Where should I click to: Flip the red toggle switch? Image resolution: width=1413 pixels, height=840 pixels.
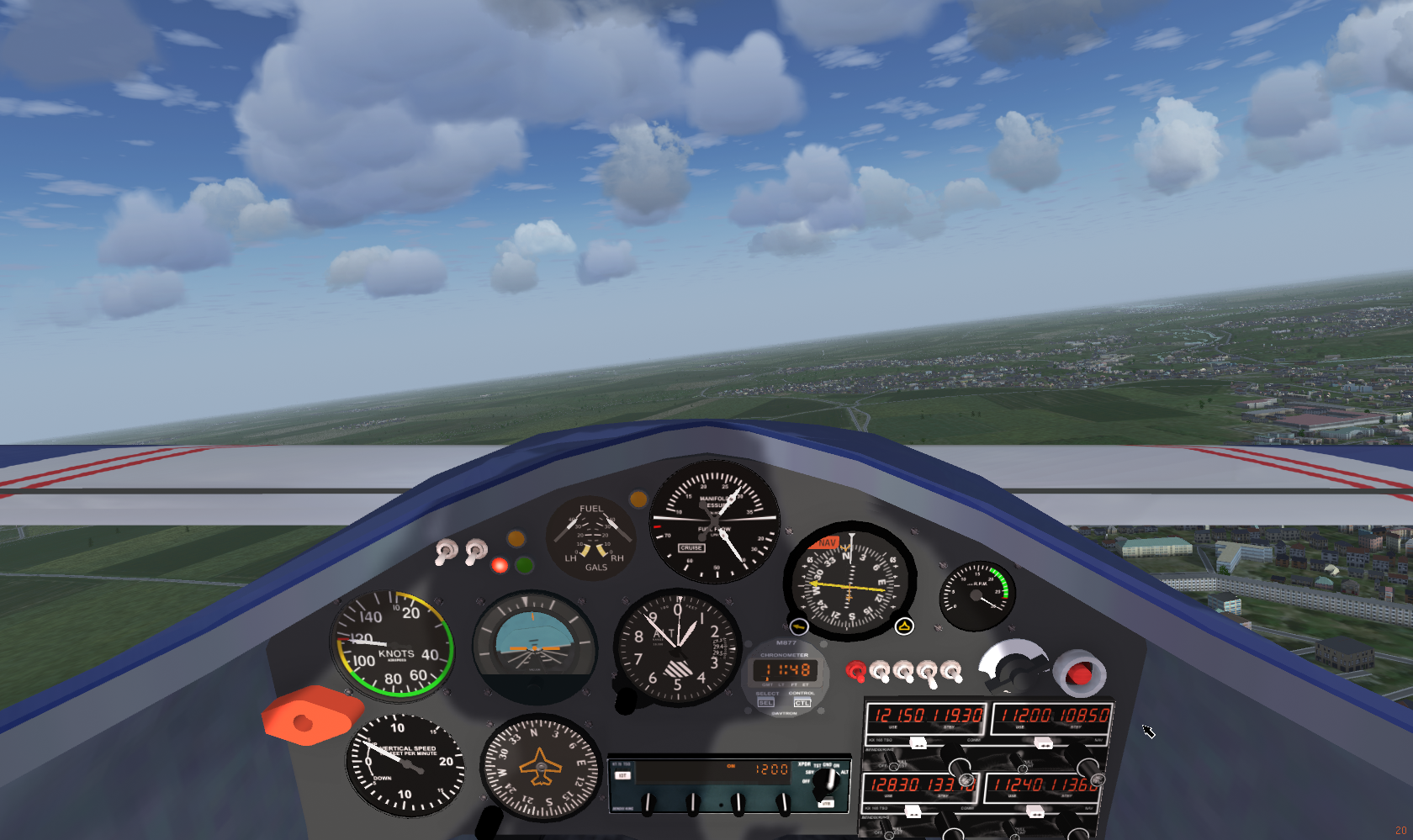(855, 671)
